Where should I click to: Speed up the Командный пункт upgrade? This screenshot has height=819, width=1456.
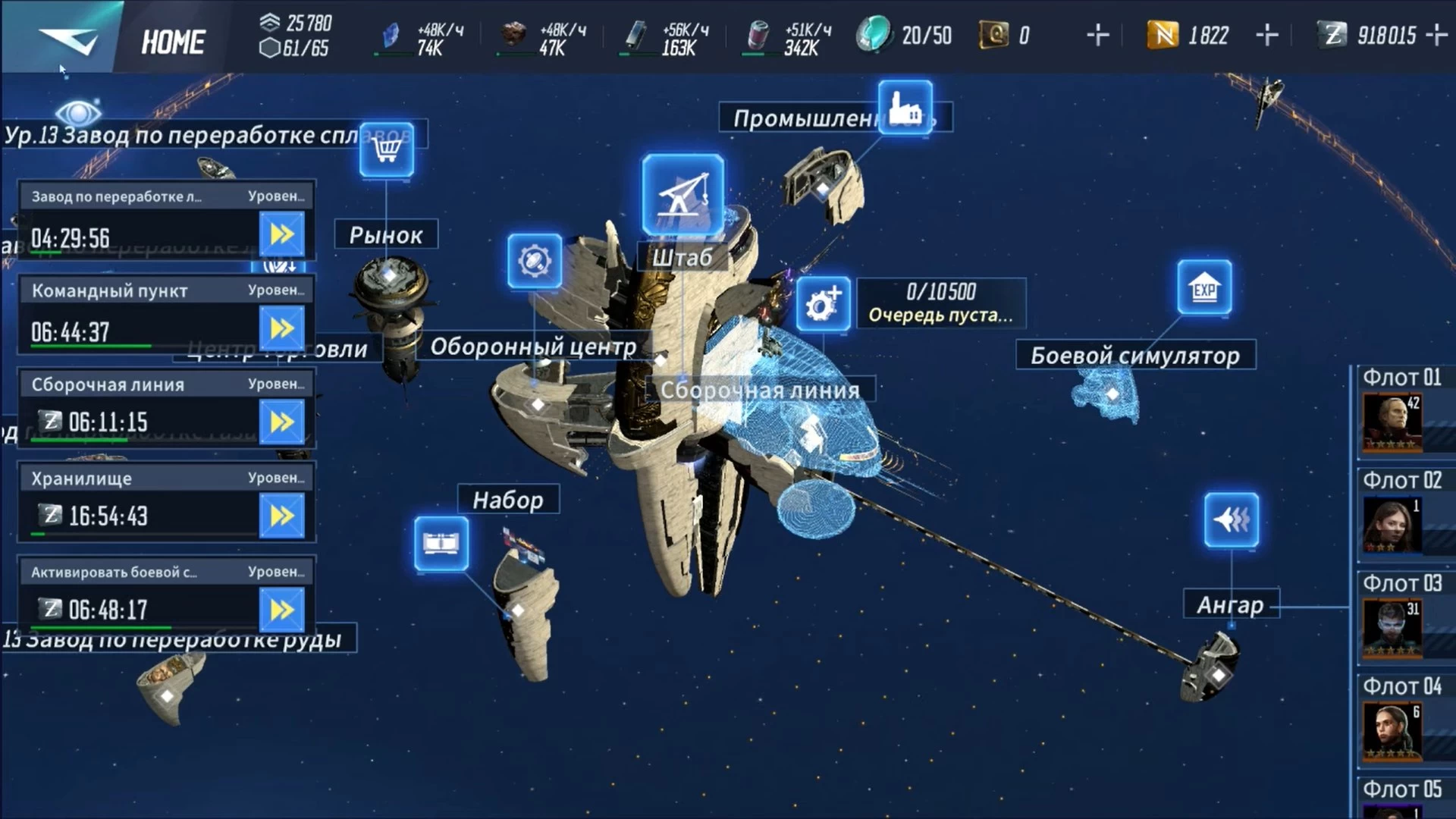(282, 328)
